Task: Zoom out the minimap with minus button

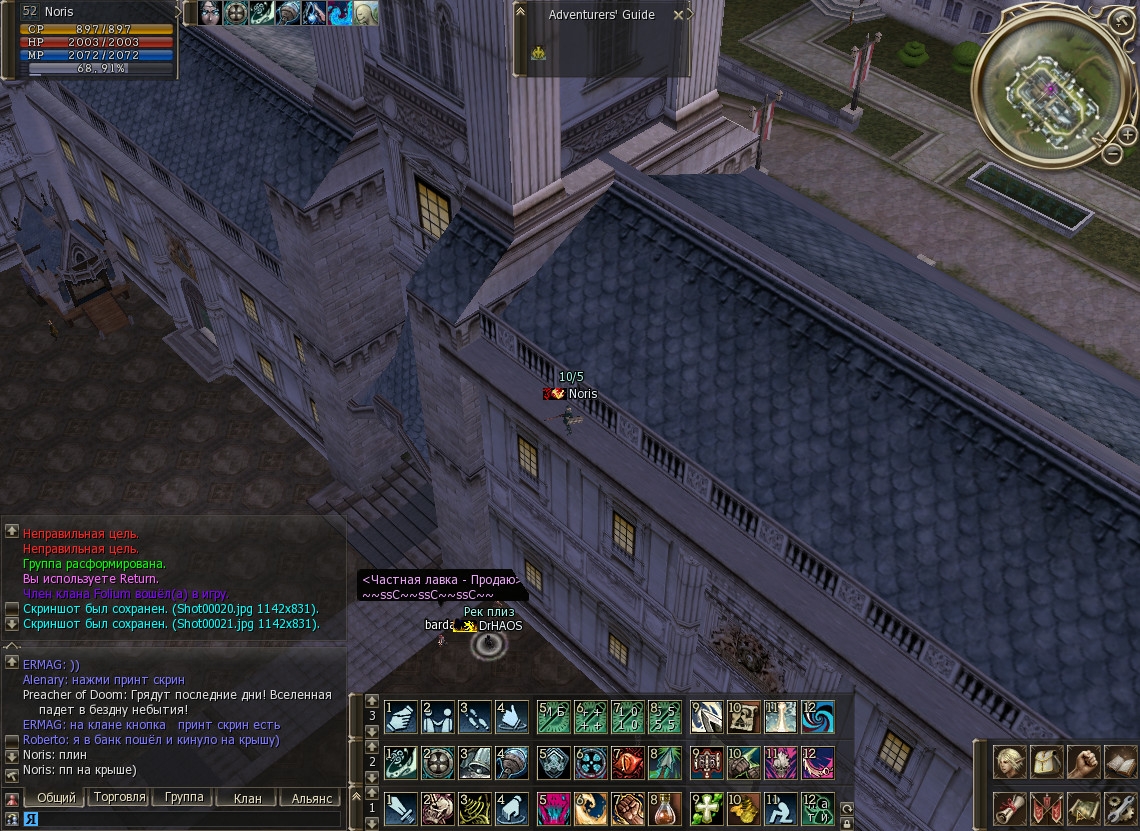Action: coord(1113,154)
